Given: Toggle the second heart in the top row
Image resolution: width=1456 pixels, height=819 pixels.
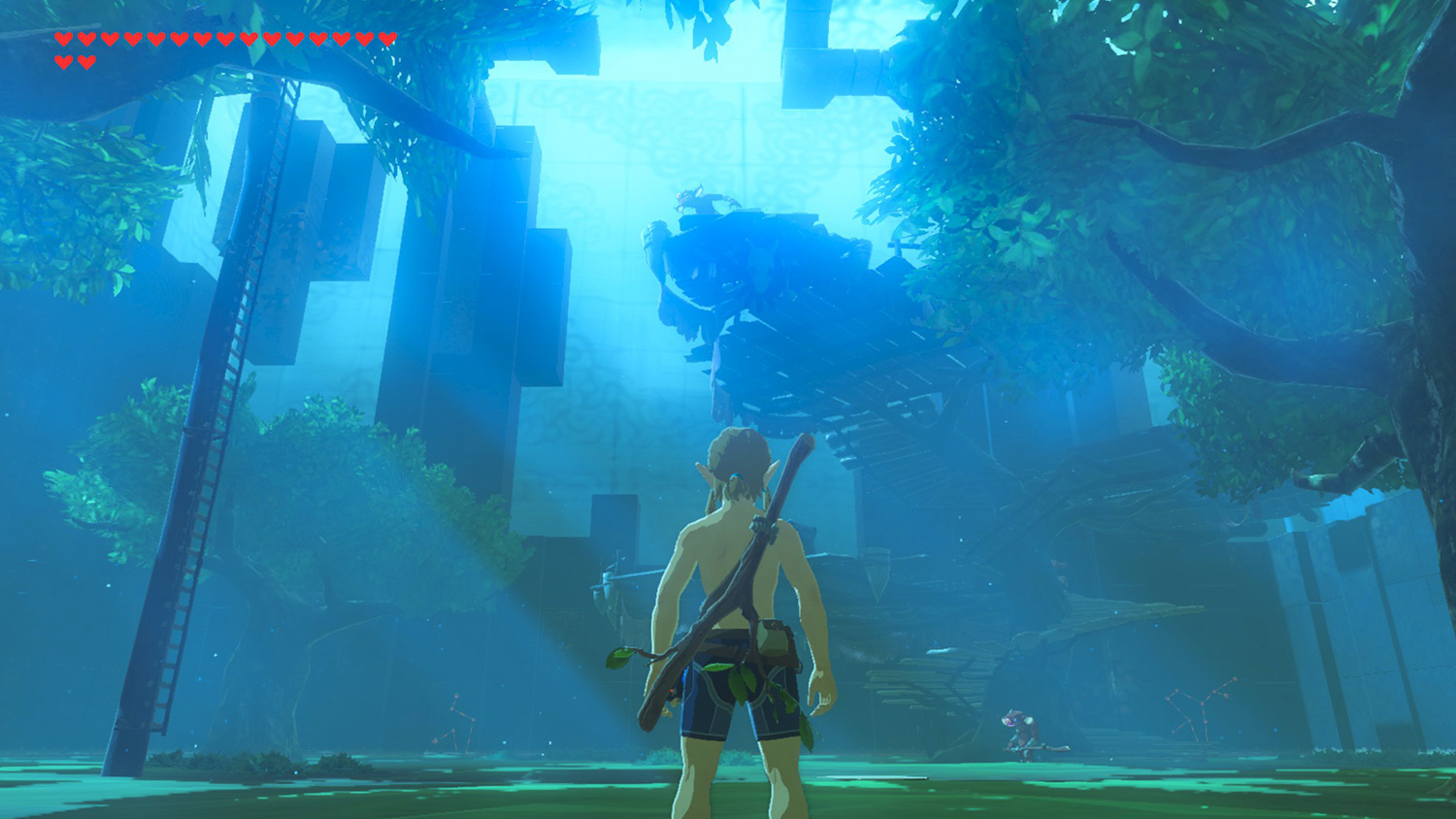Looking at the screenshot, I should click(x=87, y=39).
